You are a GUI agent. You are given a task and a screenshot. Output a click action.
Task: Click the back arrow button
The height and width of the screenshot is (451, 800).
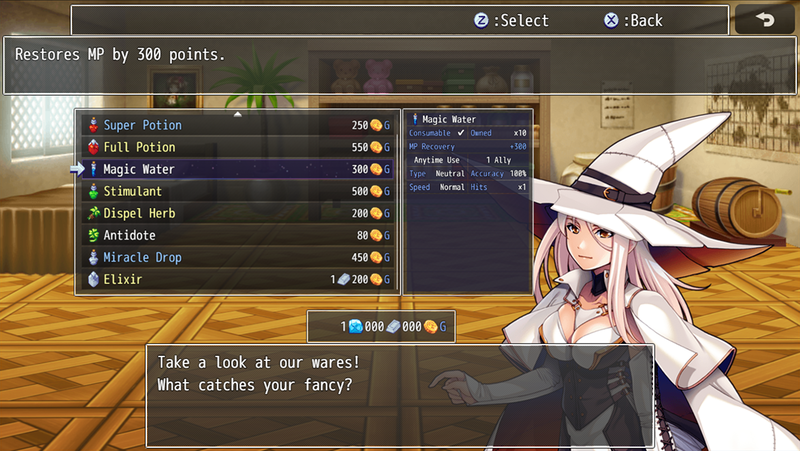pyautogui.click(x=765, y=20)
